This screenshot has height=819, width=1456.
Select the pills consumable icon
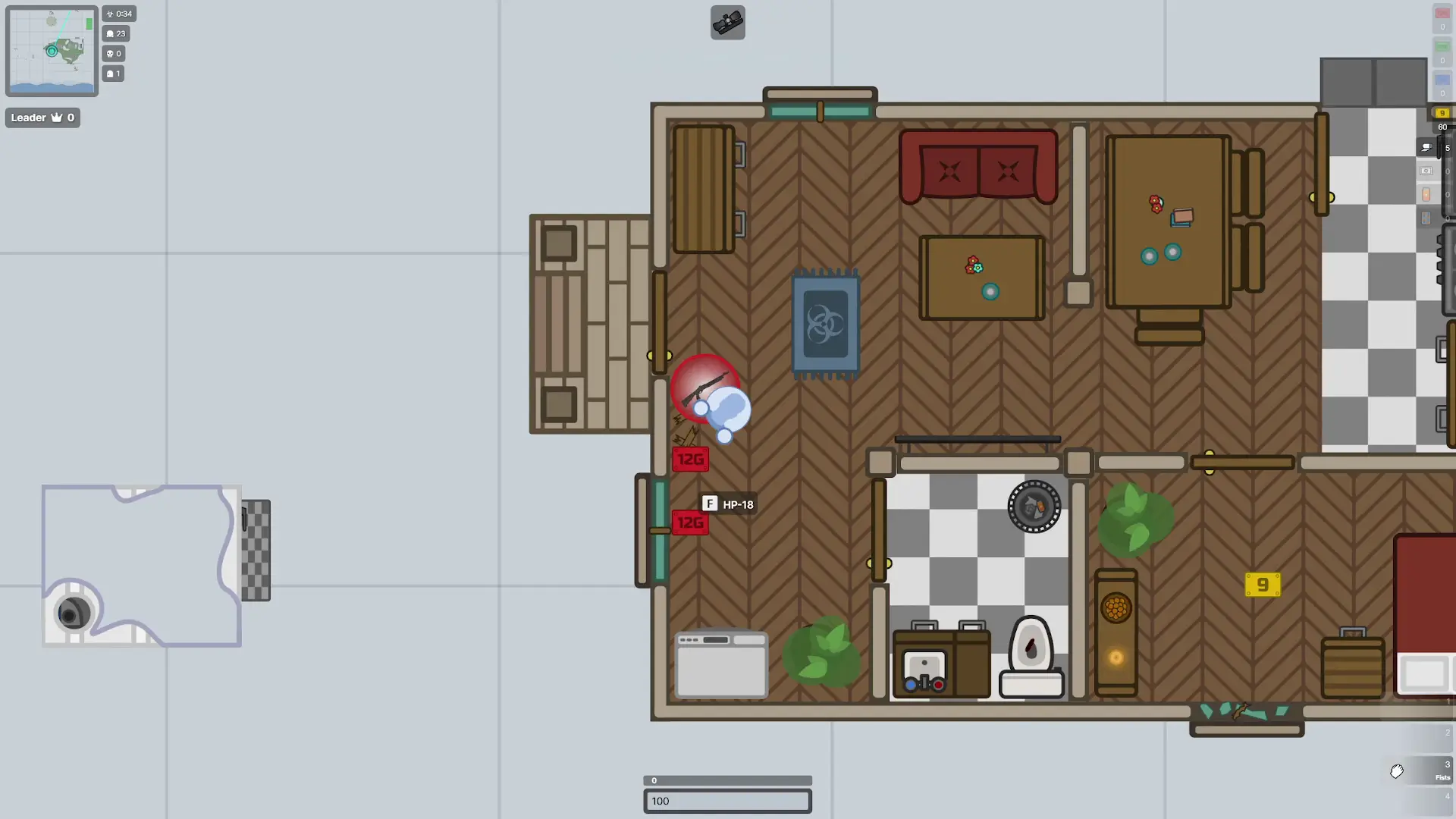pos(1426,218)
